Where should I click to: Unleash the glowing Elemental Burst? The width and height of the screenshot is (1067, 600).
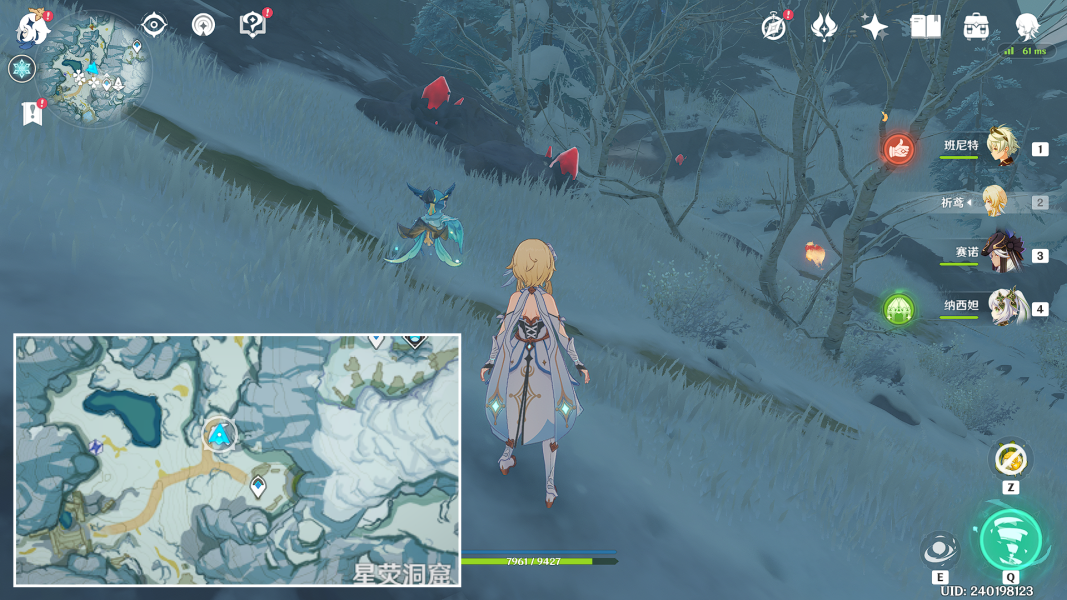point(1010,540)
